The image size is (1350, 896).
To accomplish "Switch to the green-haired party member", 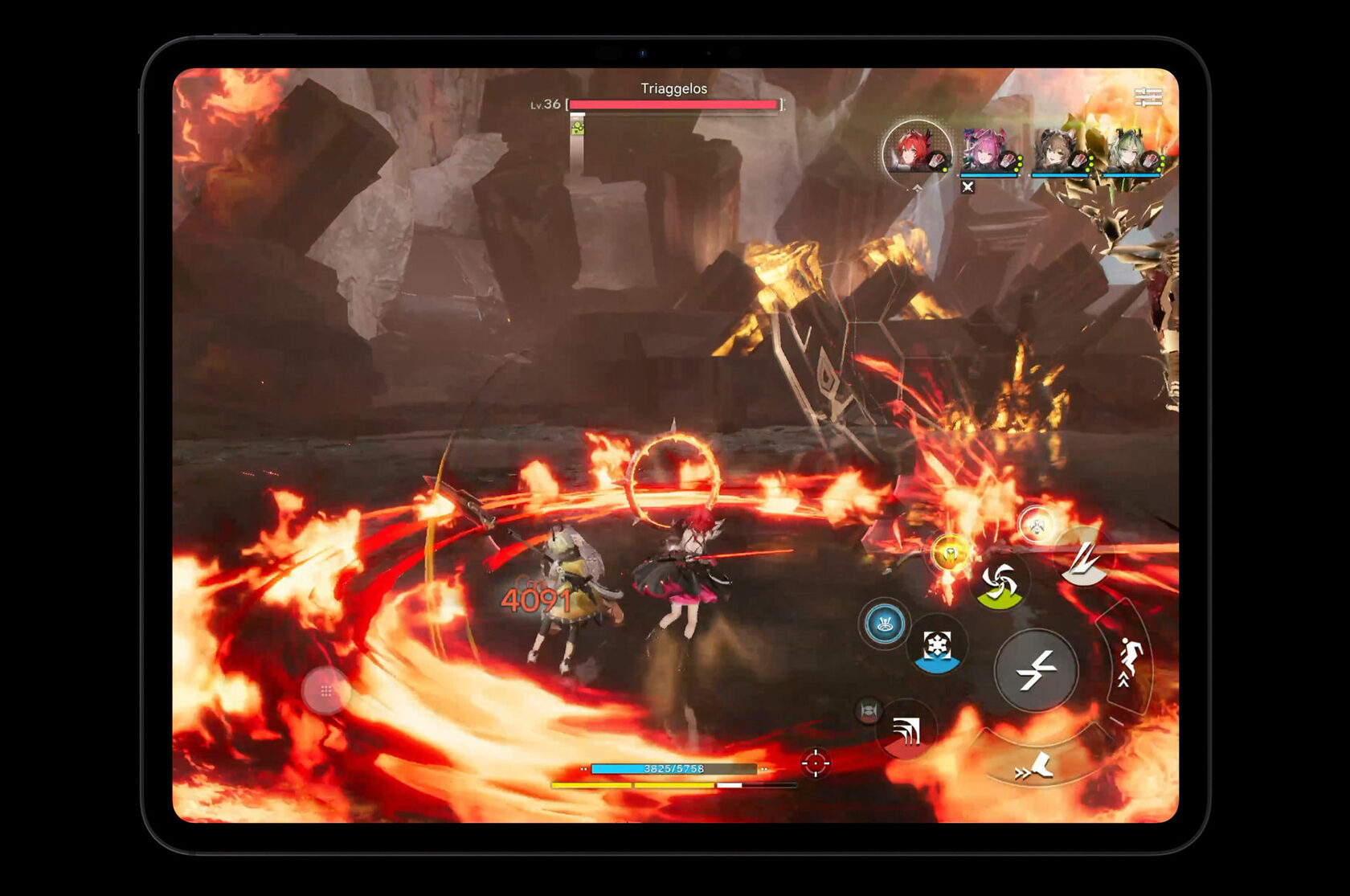I will 1131,151.
